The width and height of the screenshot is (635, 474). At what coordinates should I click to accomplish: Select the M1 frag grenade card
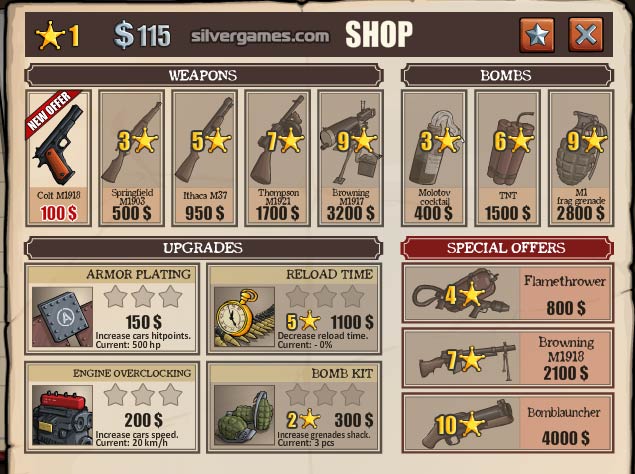(x=580, y=158)
